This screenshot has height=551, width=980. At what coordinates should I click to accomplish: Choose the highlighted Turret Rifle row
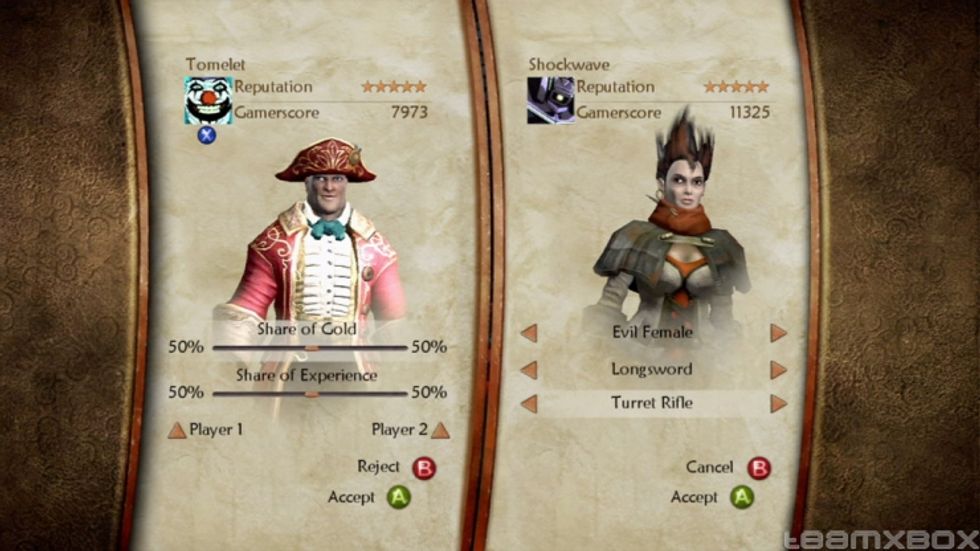[653, 404]
